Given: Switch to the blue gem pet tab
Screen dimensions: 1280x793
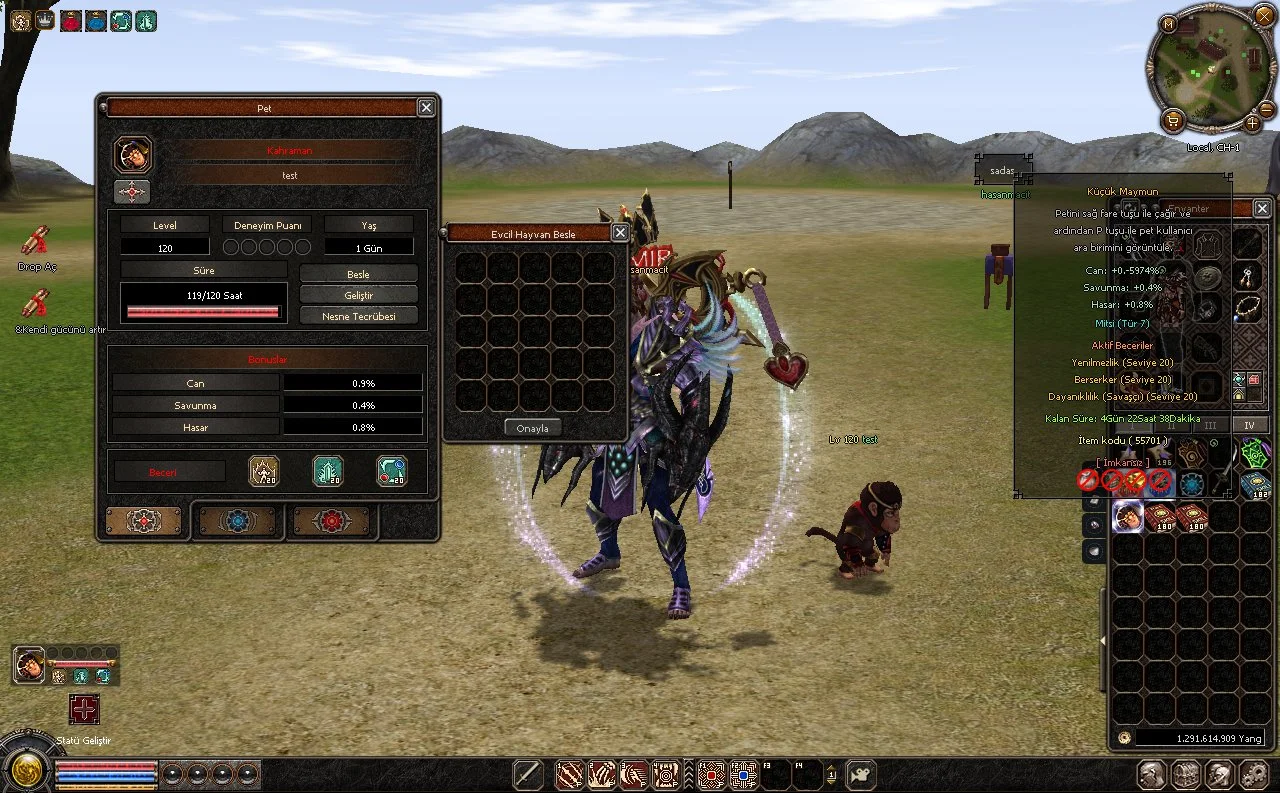Looking at the screenshot, I should (237, 521).
